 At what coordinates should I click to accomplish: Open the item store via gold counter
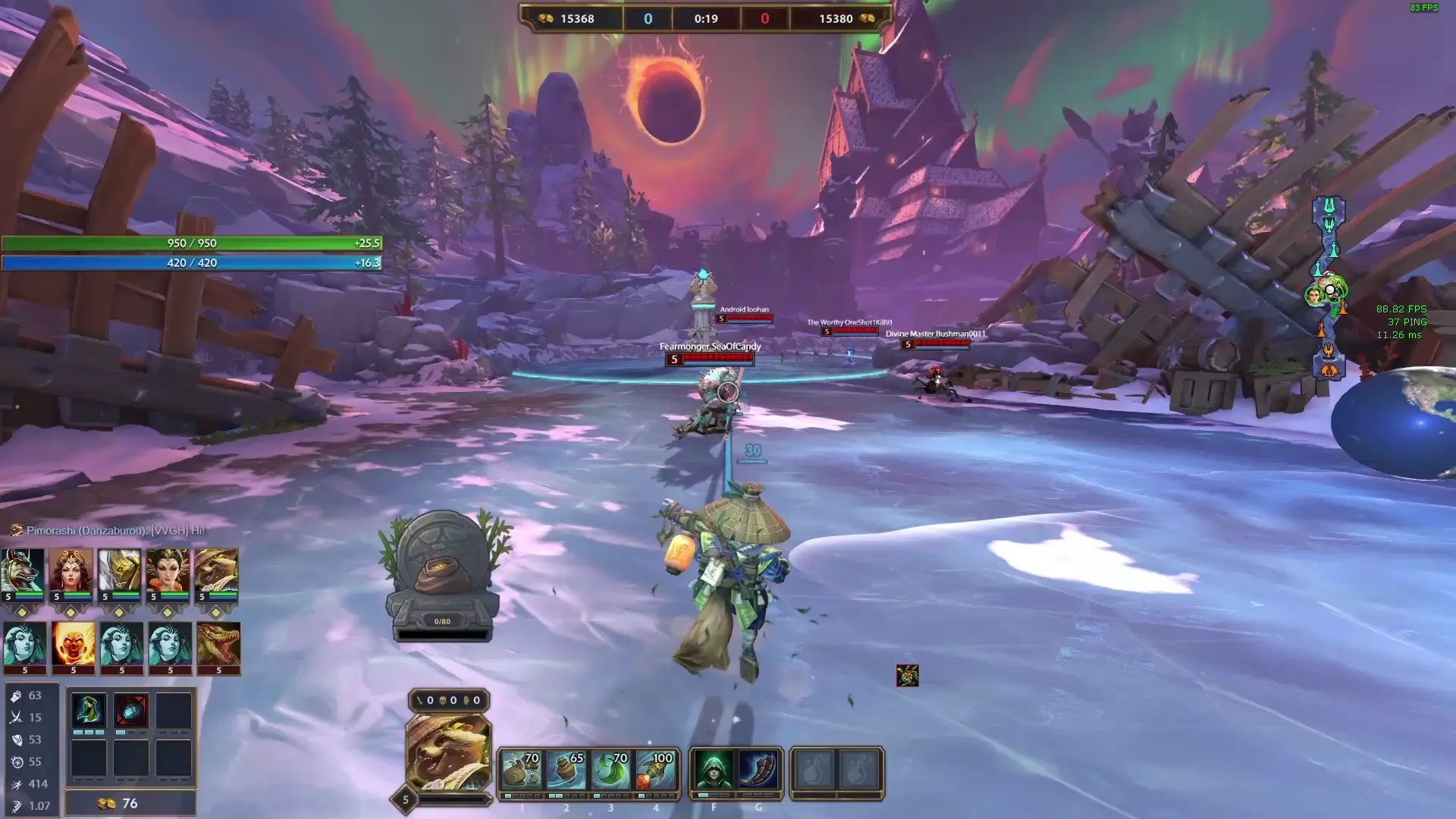click(130, 803)
